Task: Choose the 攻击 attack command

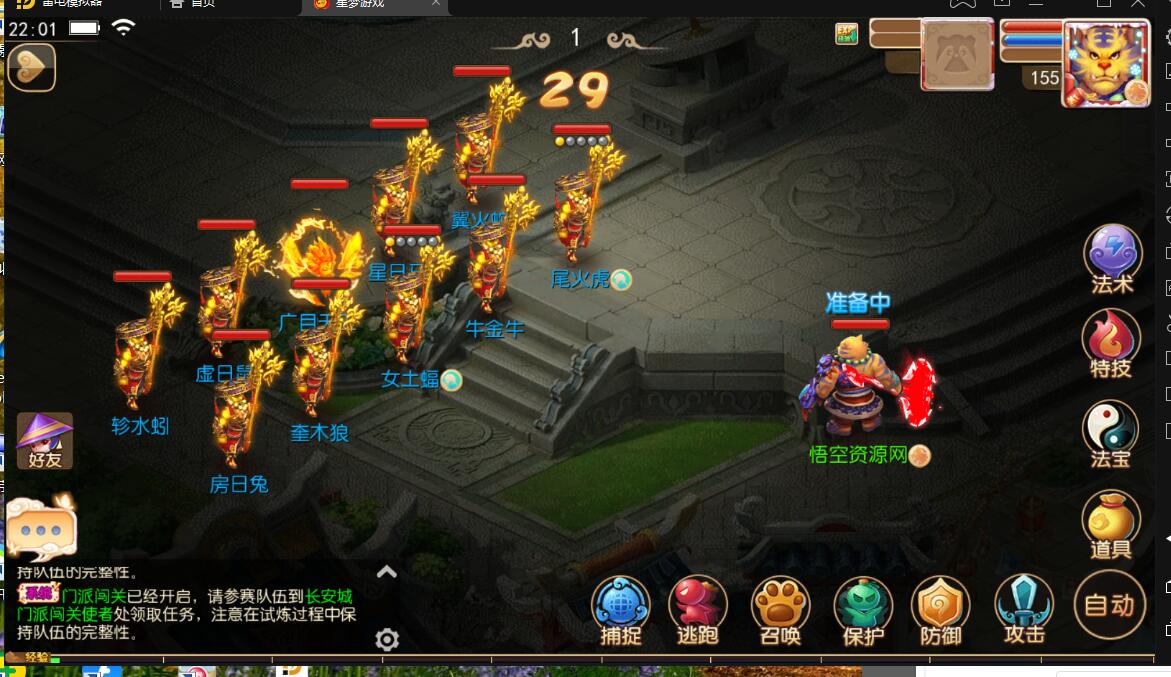Action: 1024,607
